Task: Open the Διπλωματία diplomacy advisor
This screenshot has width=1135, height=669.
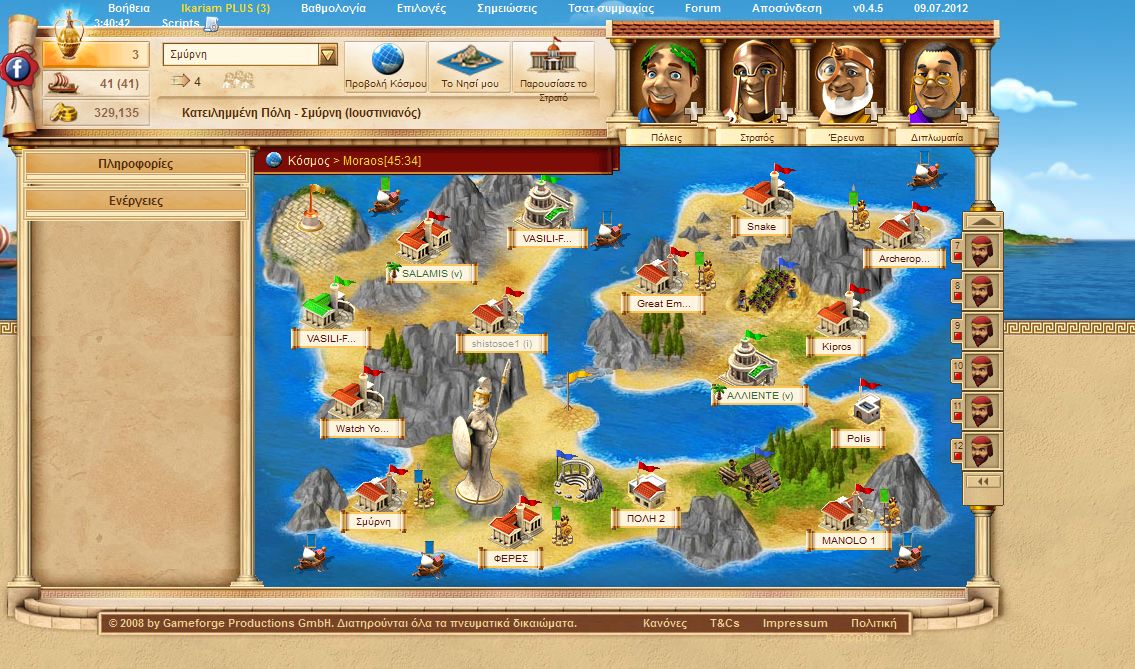Action: (x=936, y=137)
